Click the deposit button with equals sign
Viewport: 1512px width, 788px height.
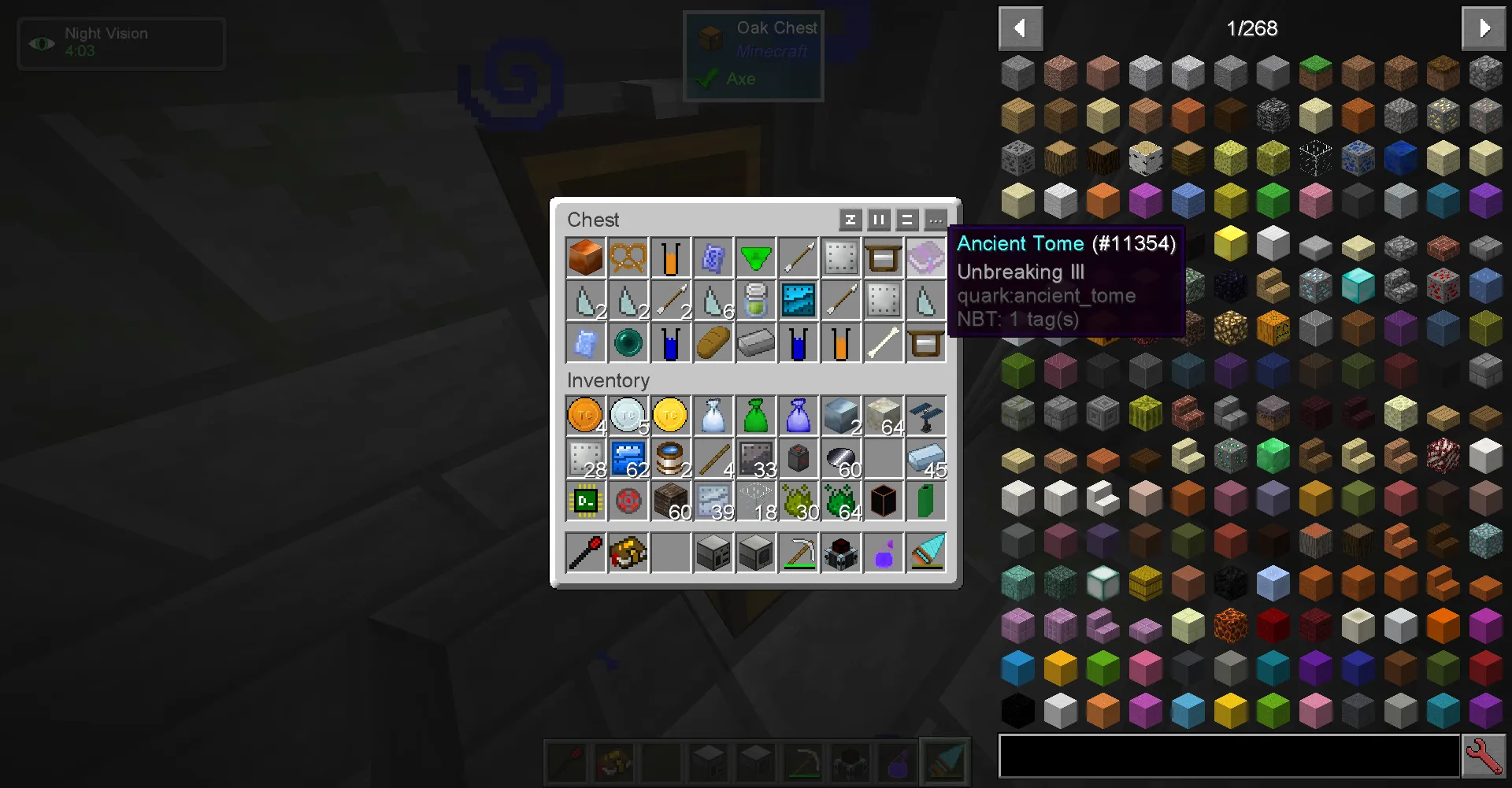906,220
